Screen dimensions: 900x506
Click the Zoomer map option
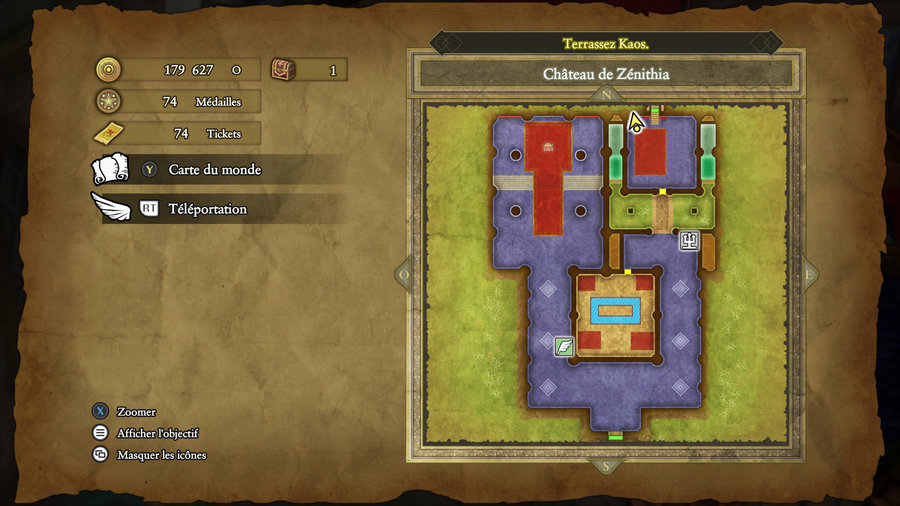[136, 411]
